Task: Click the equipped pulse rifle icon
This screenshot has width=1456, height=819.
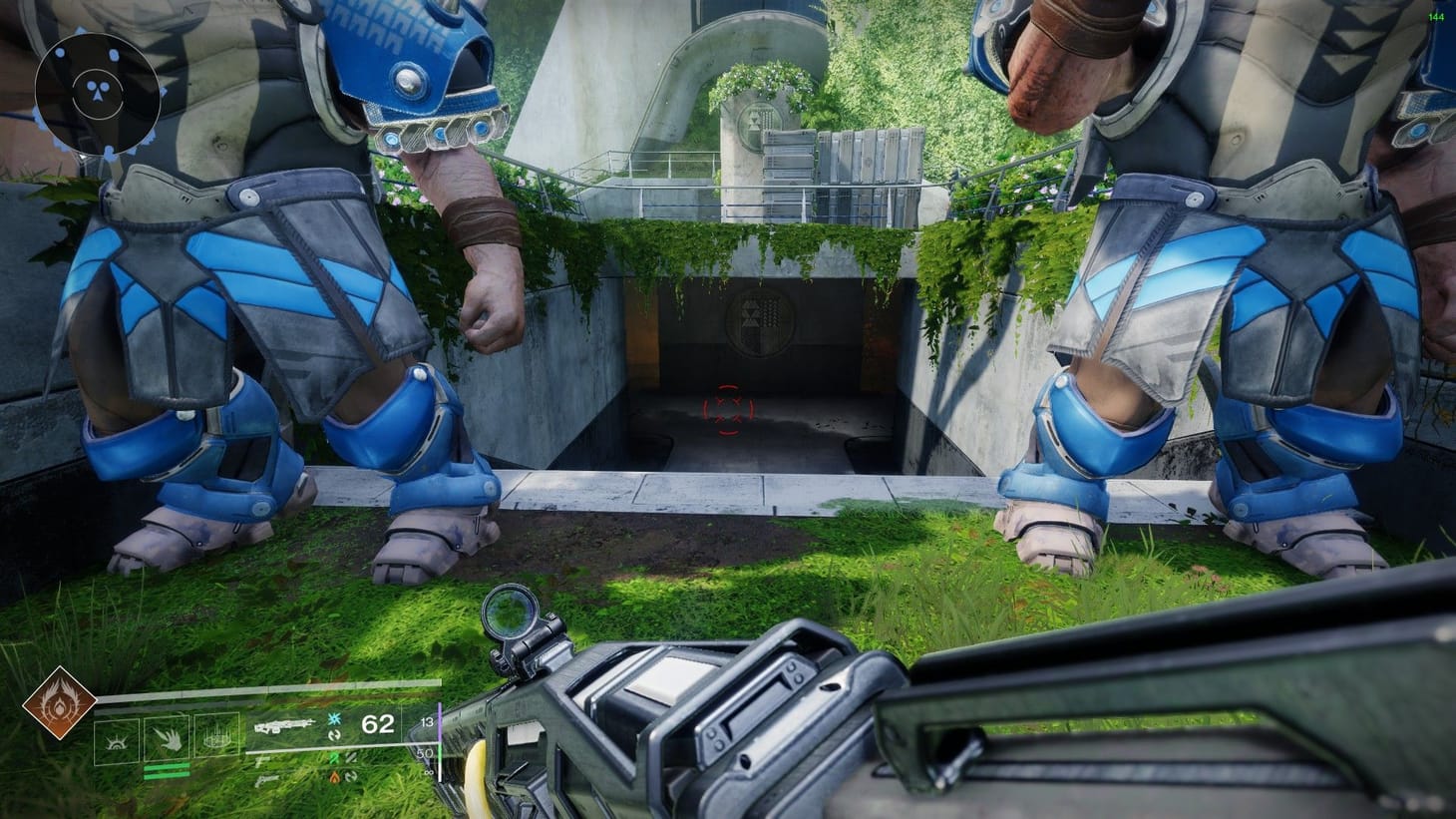Action: [x=283, y=725]
